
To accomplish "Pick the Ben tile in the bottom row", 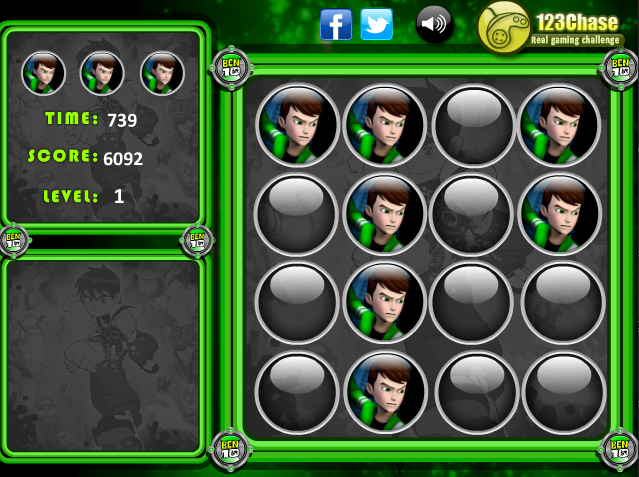I will click(385, 392).
